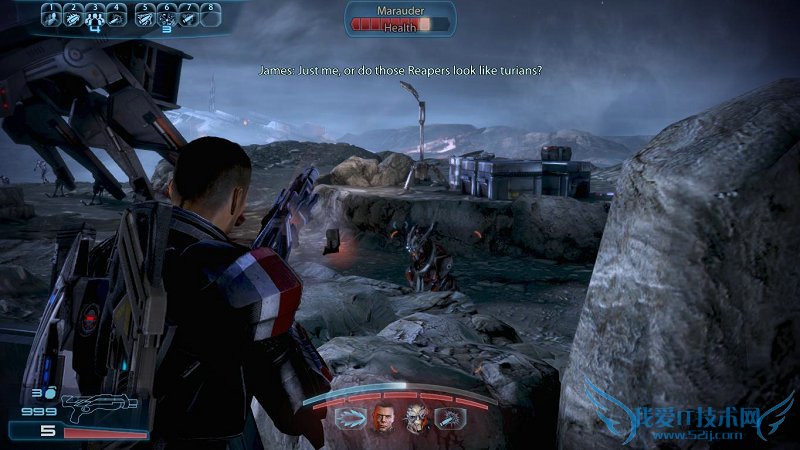This screenshot has height=450, width=800.
Task: Click the grenade icon
Action: pyautogui.click(x=50, y=394)
